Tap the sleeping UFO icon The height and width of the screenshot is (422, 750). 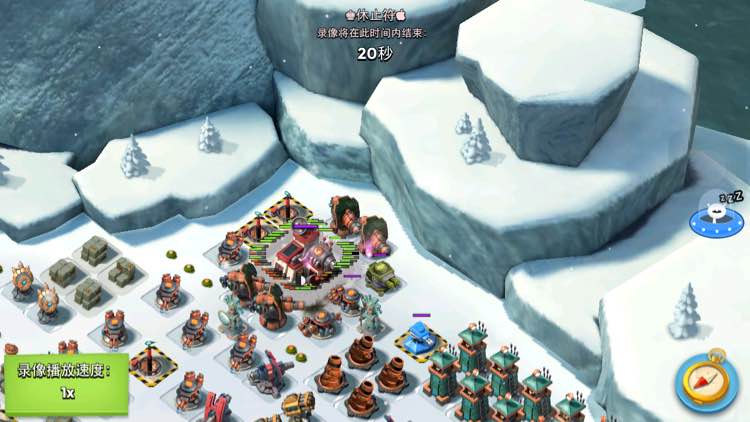pos(716,216)
